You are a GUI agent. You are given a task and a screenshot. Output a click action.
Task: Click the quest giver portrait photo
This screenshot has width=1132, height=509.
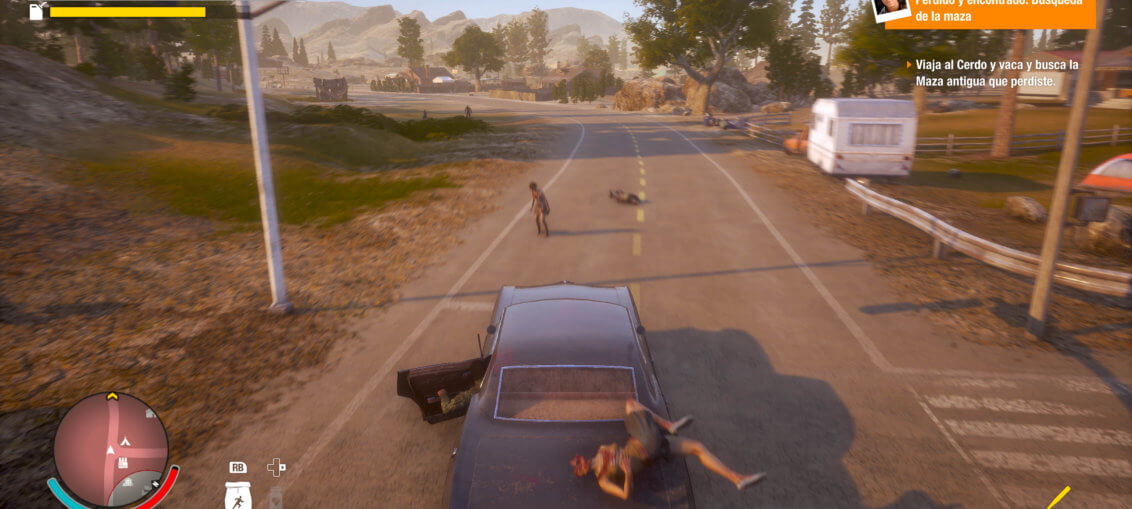(x=891, y=9)
